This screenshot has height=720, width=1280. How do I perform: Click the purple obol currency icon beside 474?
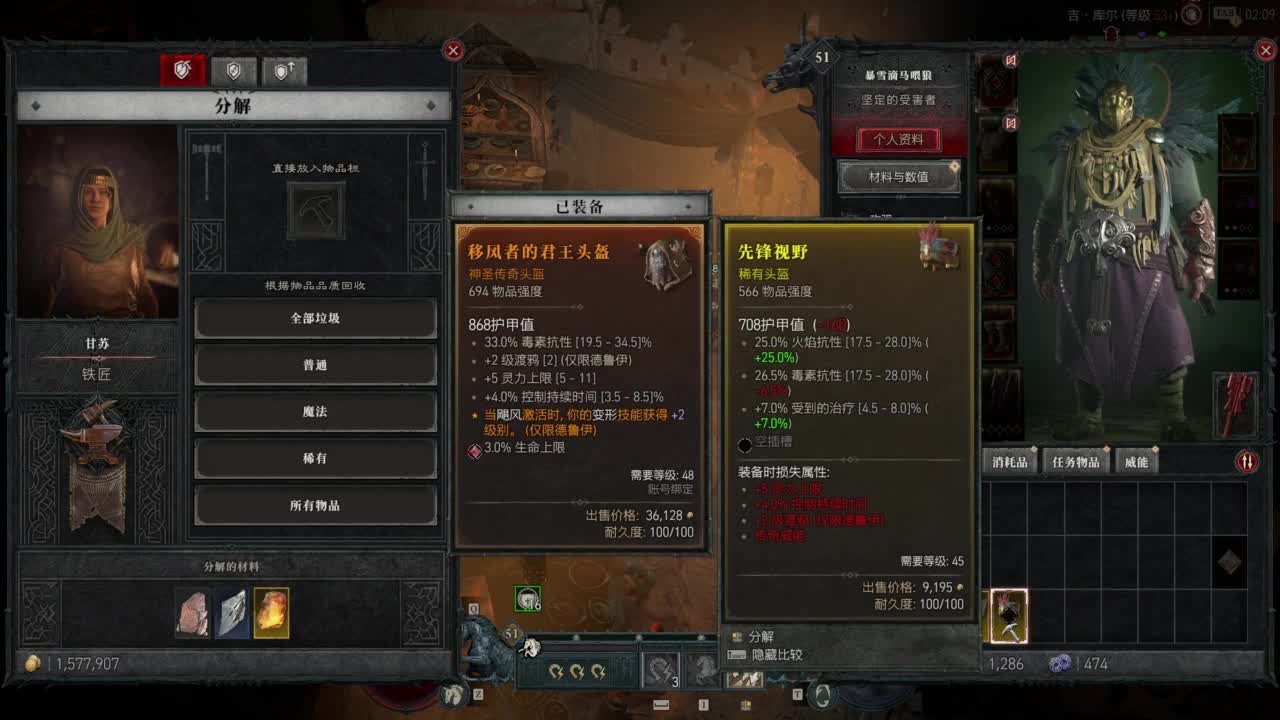pos(1060,664)
